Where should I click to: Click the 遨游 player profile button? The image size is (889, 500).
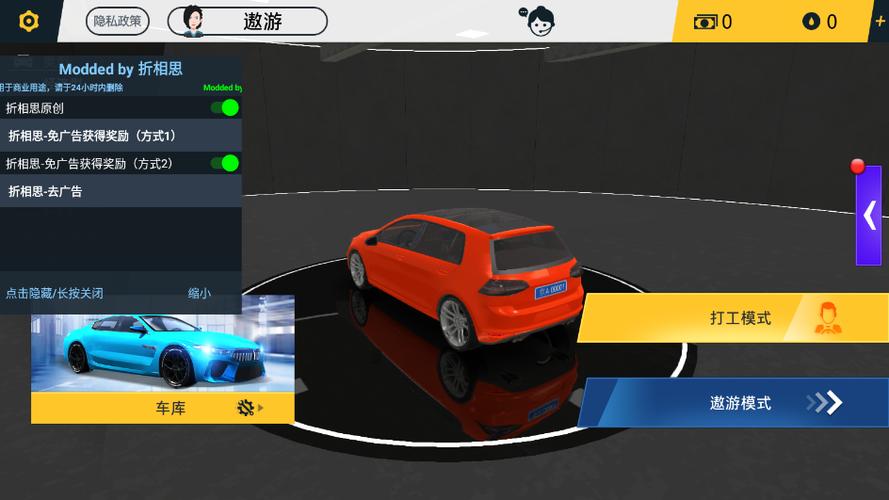click(x=248, y=21)
